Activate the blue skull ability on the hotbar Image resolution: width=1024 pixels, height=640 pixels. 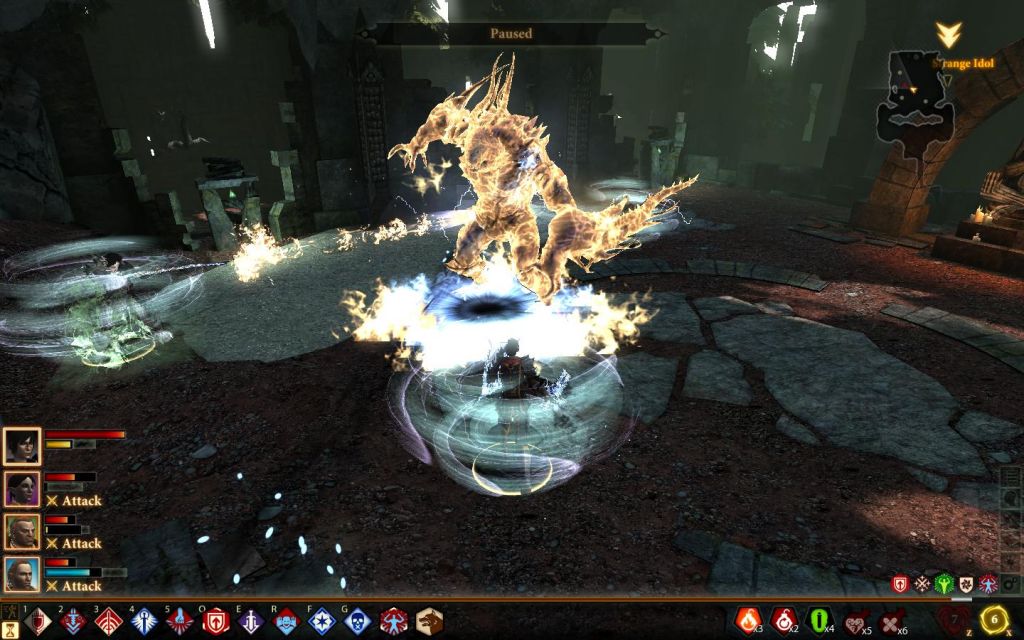click(357, 622)
